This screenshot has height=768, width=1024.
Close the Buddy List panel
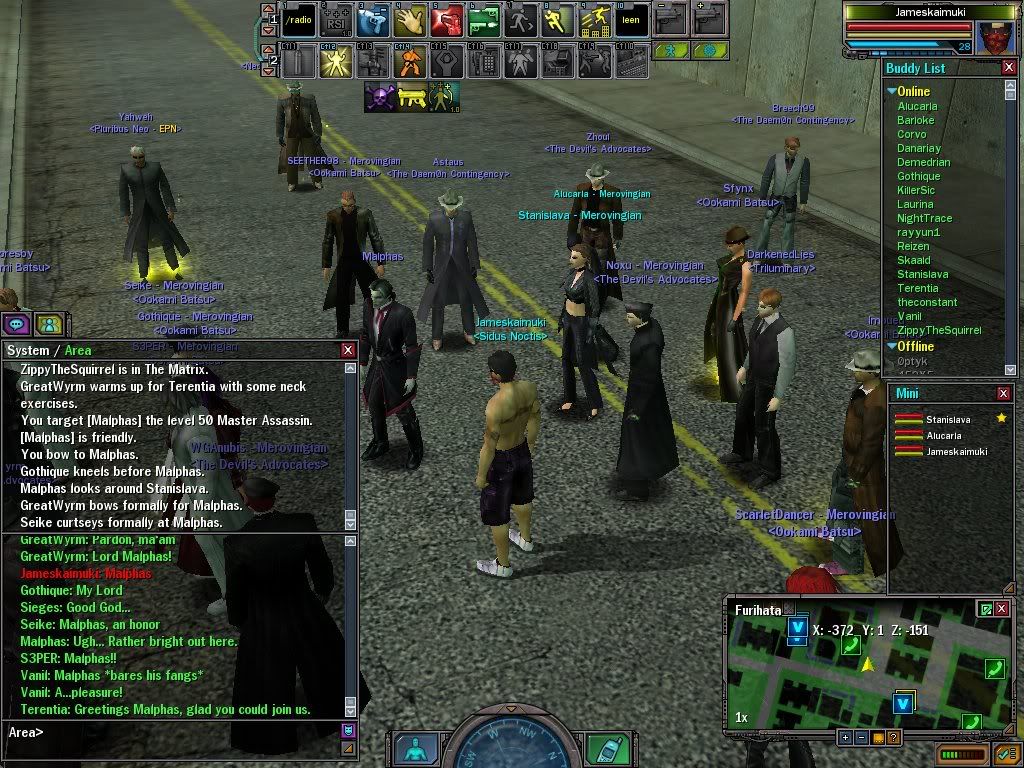coord(1008,68)
